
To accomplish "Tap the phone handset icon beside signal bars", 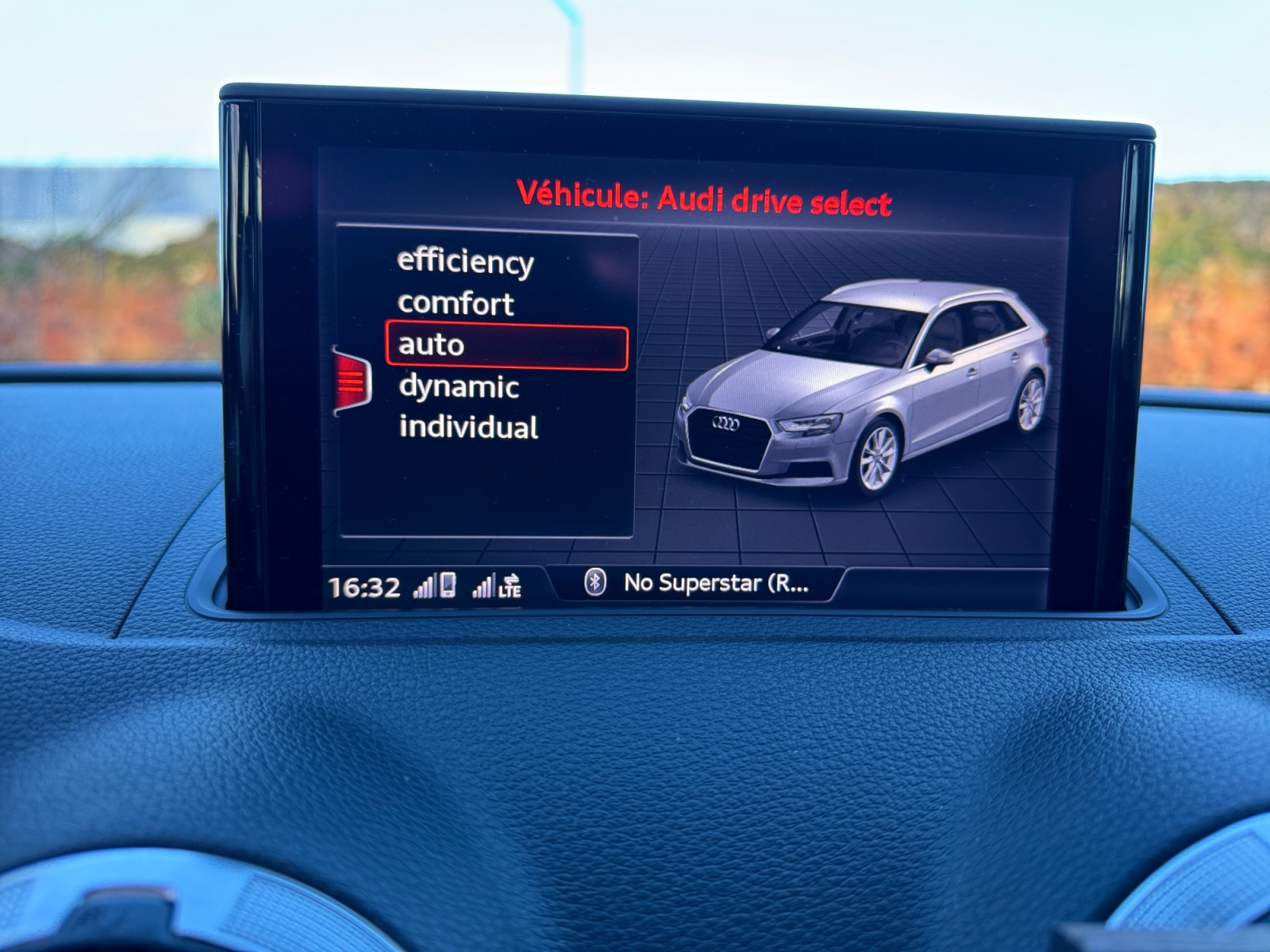I will coord(448,584).
